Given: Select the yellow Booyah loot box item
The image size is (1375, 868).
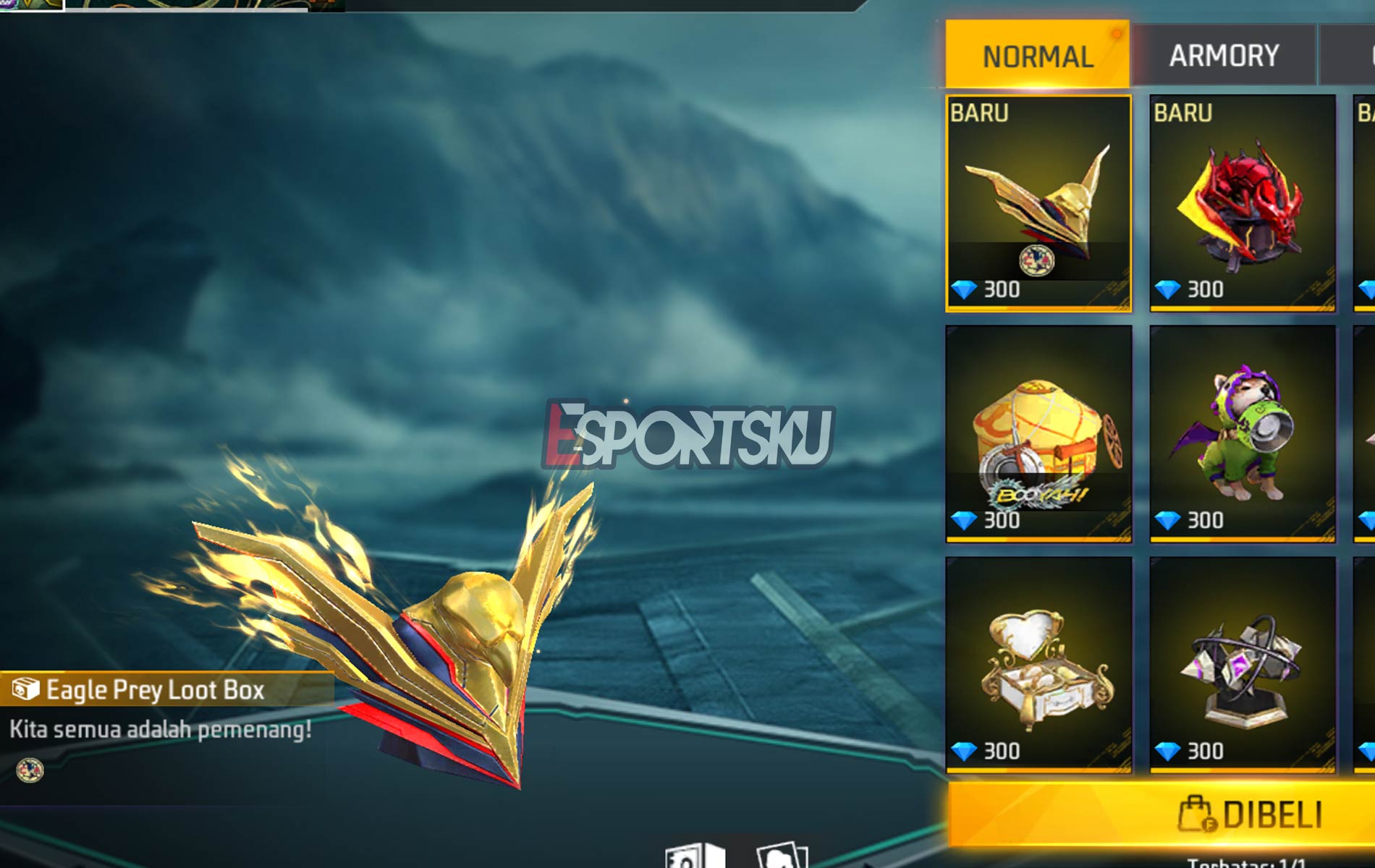Looking at the screenshot, I should click(1039, 434).
